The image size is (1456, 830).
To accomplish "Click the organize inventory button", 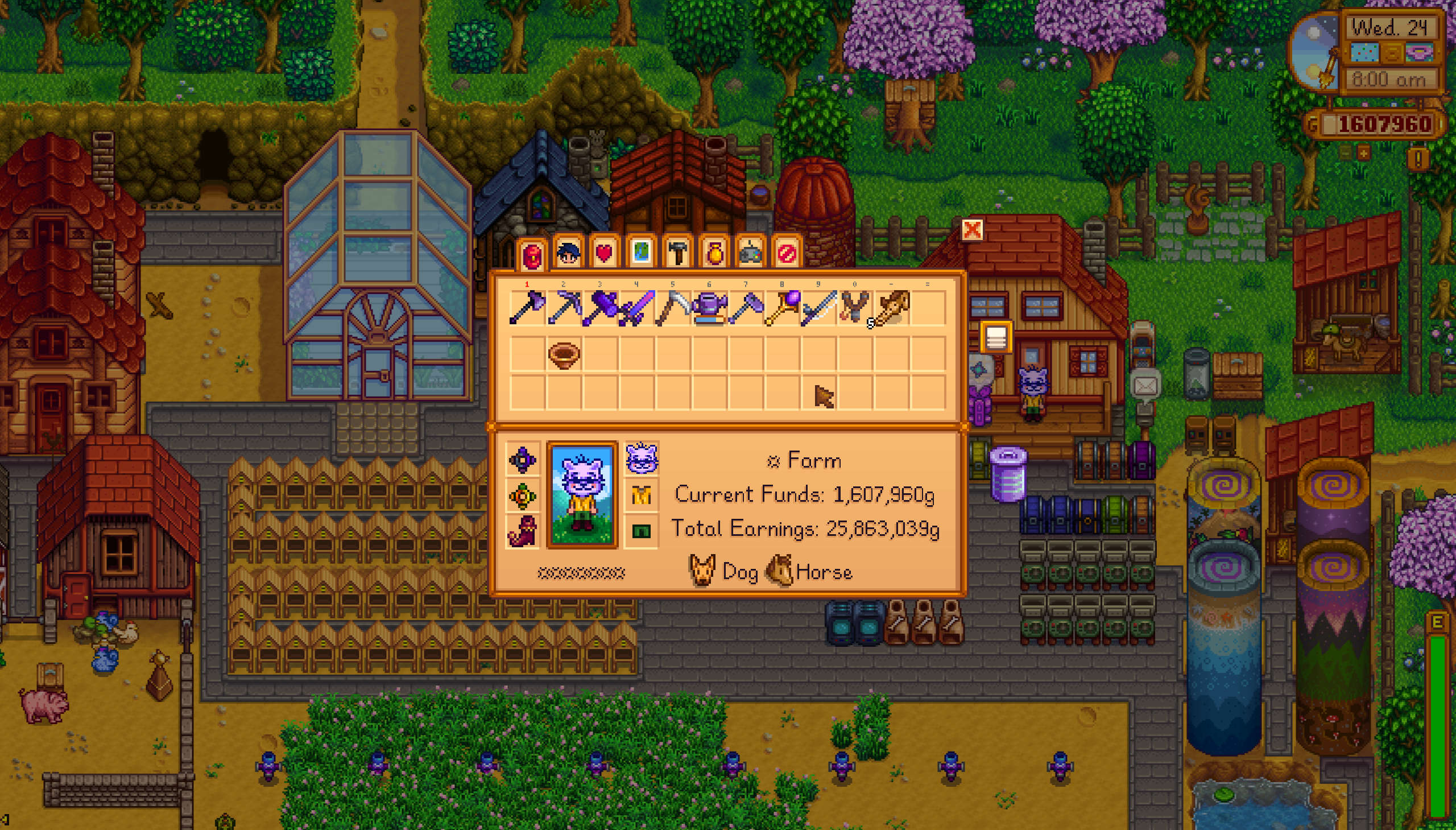I will pyautogui.click(x=995, y=338).
